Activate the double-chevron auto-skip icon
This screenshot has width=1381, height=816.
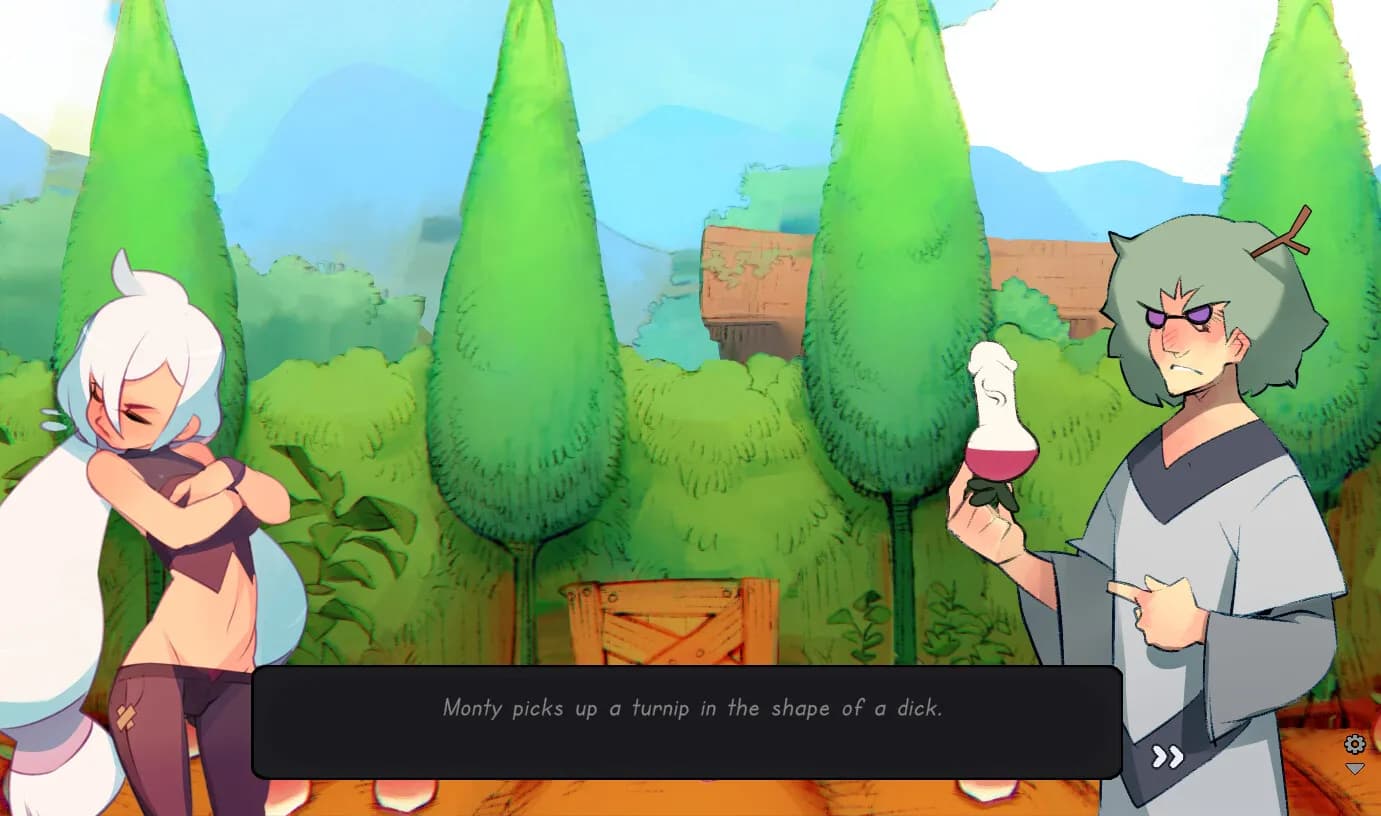tap(1166, 758)
